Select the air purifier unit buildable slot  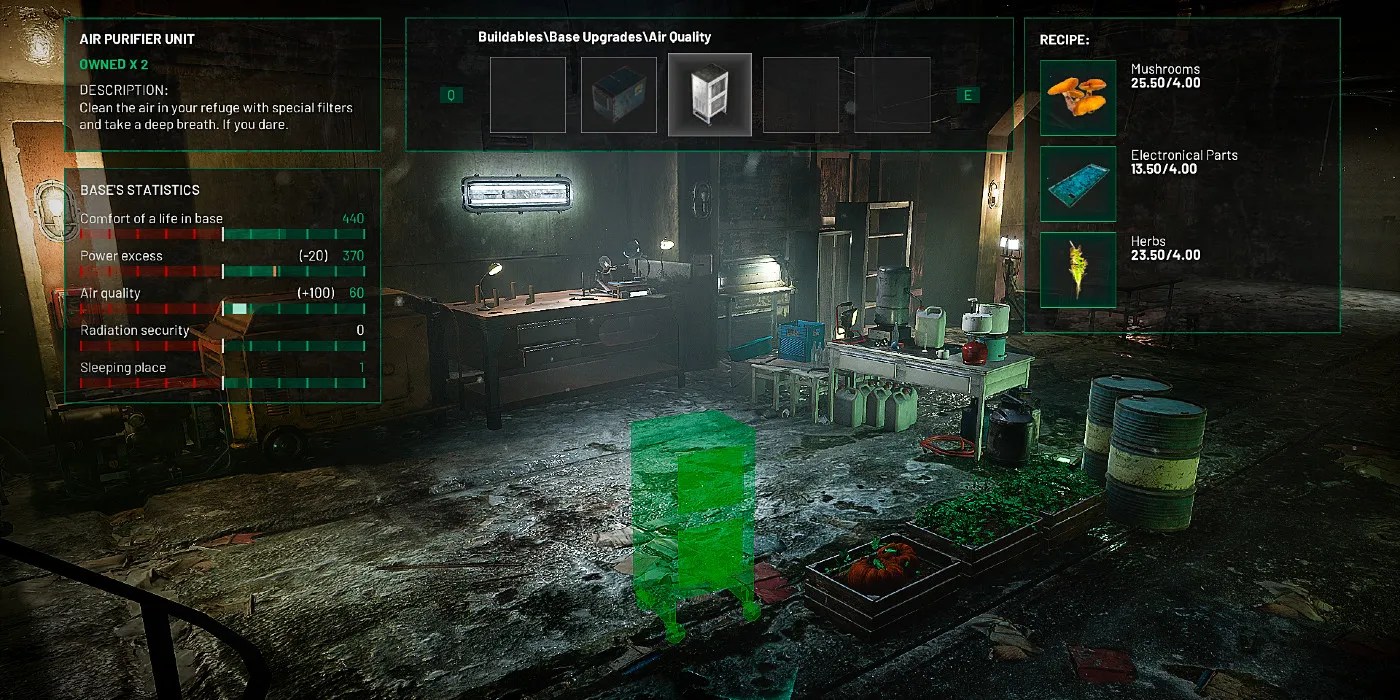[x=710, y=94]
